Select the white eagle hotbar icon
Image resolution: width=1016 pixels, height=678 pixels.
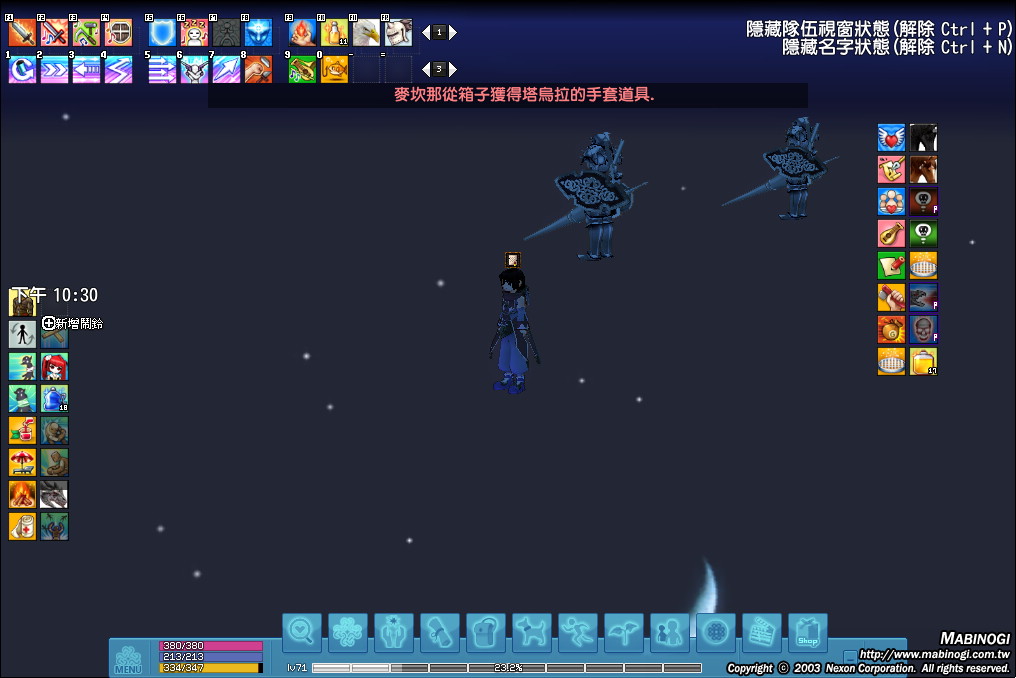pos(366,33)
